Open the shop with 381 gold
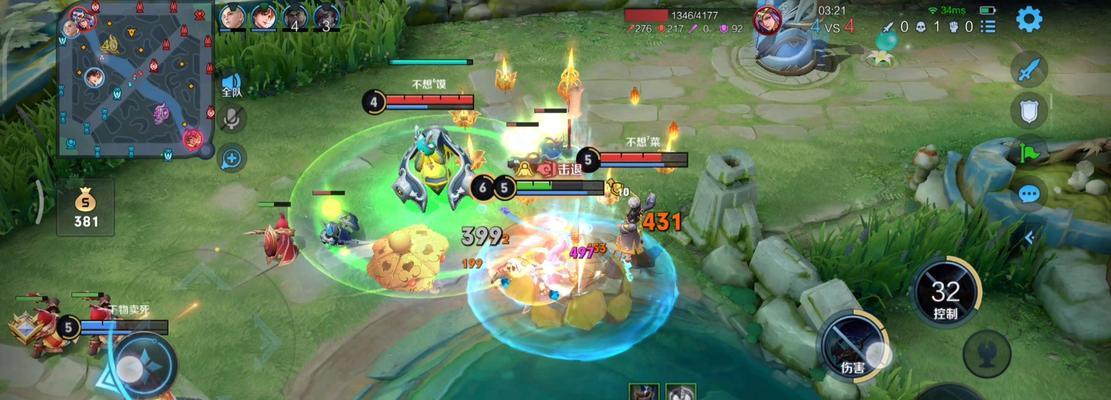Image resolution: width=1111 pixels, height=400 pixels. [86, 207]
